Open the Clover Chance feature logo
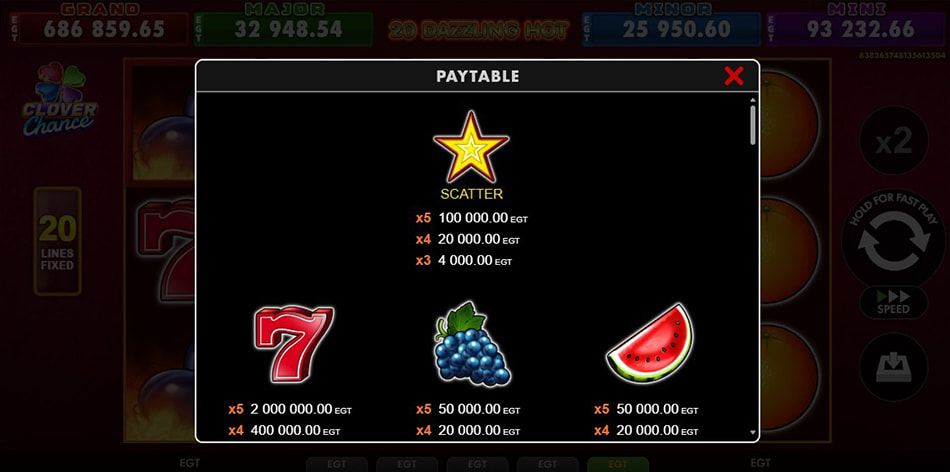Screen dimensions: 950x472 pos(59,102)
